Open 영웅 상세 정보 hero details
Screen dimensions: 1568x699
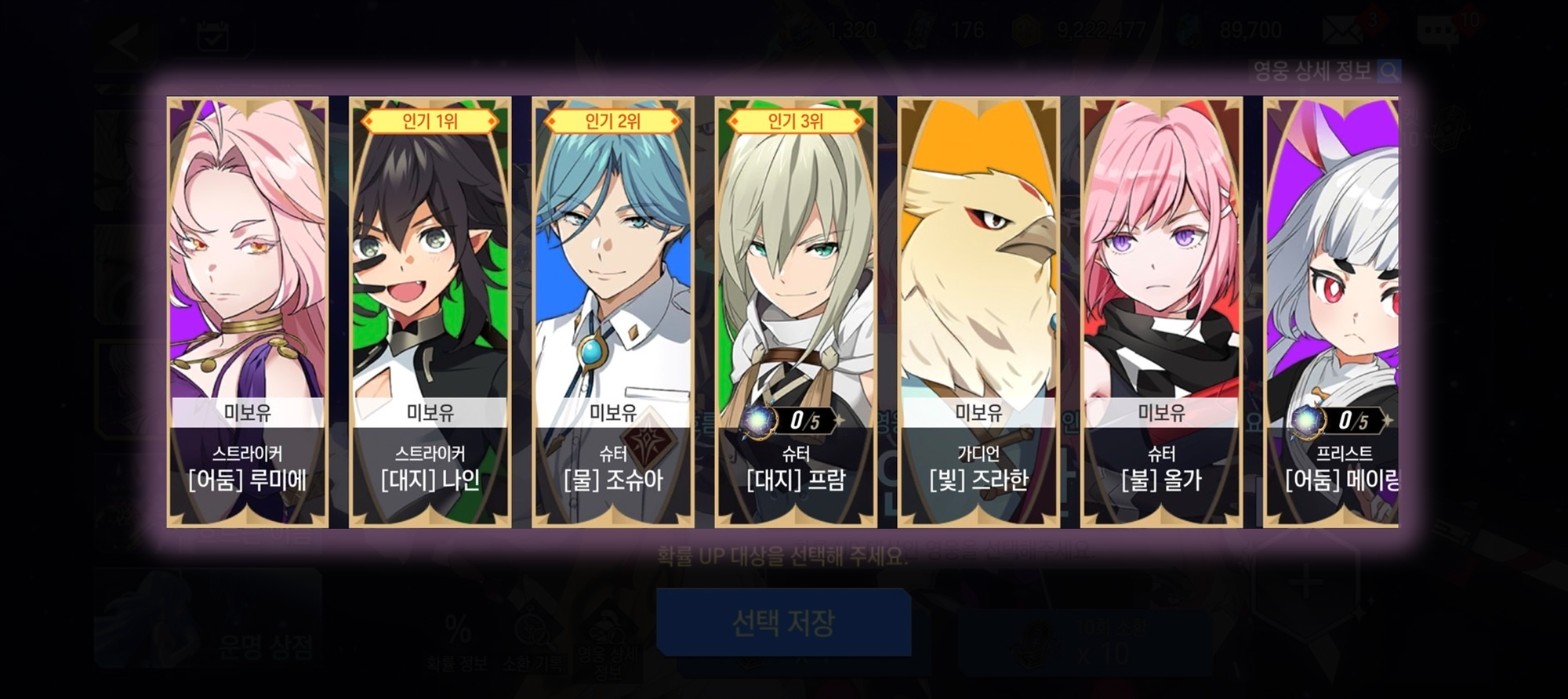(1325, 72)
